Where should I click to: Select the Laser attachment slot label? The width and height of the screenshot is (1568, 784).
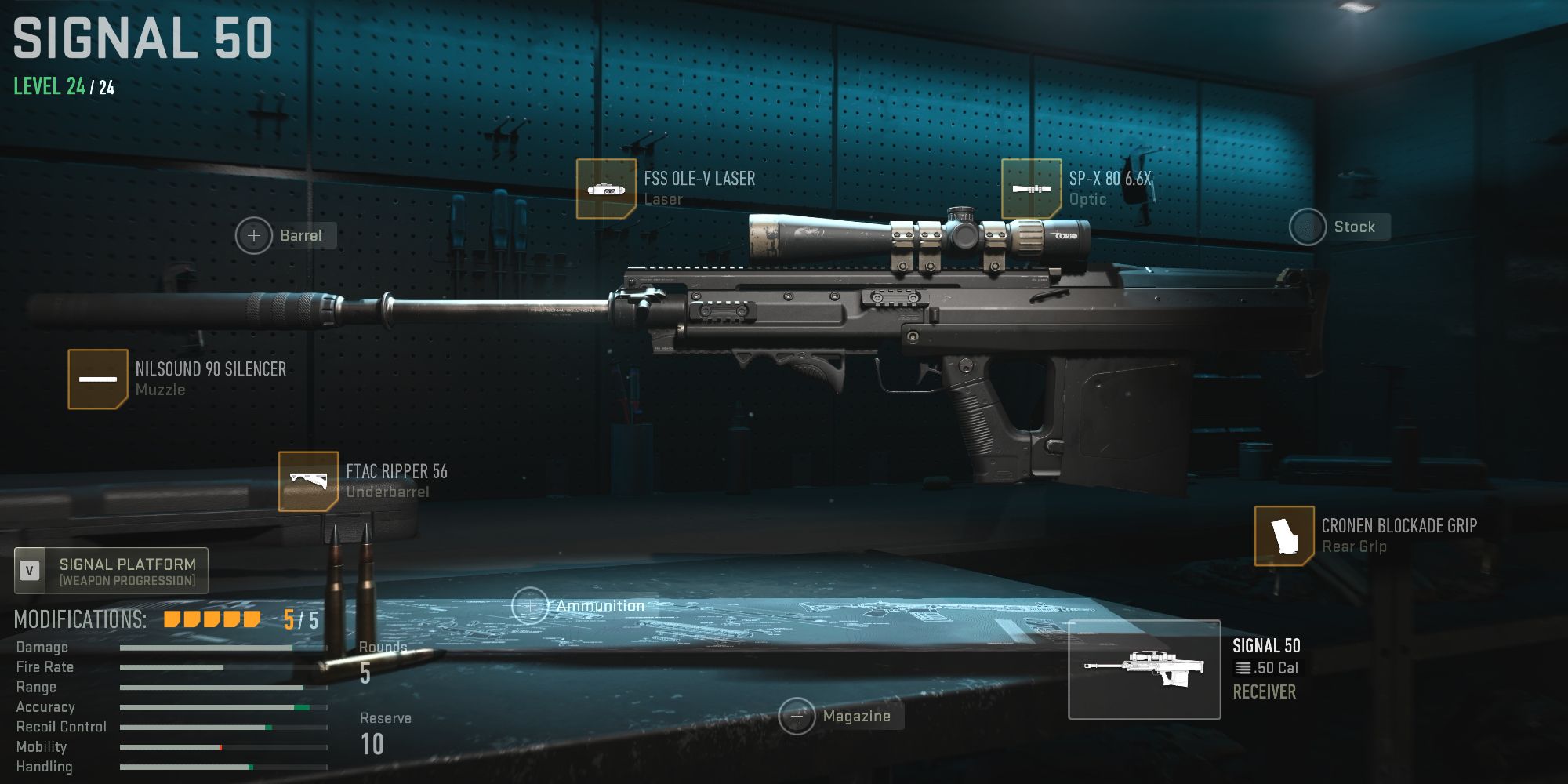point(666,198)
